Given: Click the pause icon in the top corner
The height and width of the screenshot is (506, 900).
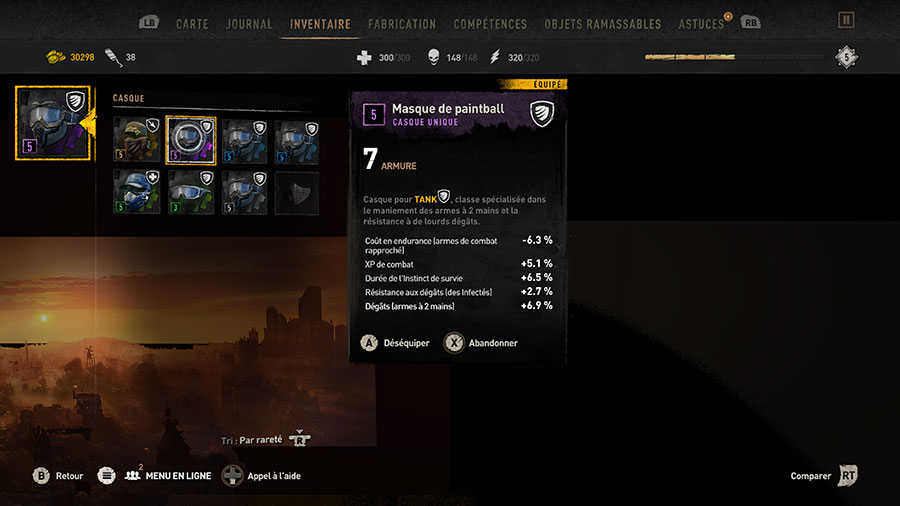Looking at the screenshot, I should coord(846,20).
